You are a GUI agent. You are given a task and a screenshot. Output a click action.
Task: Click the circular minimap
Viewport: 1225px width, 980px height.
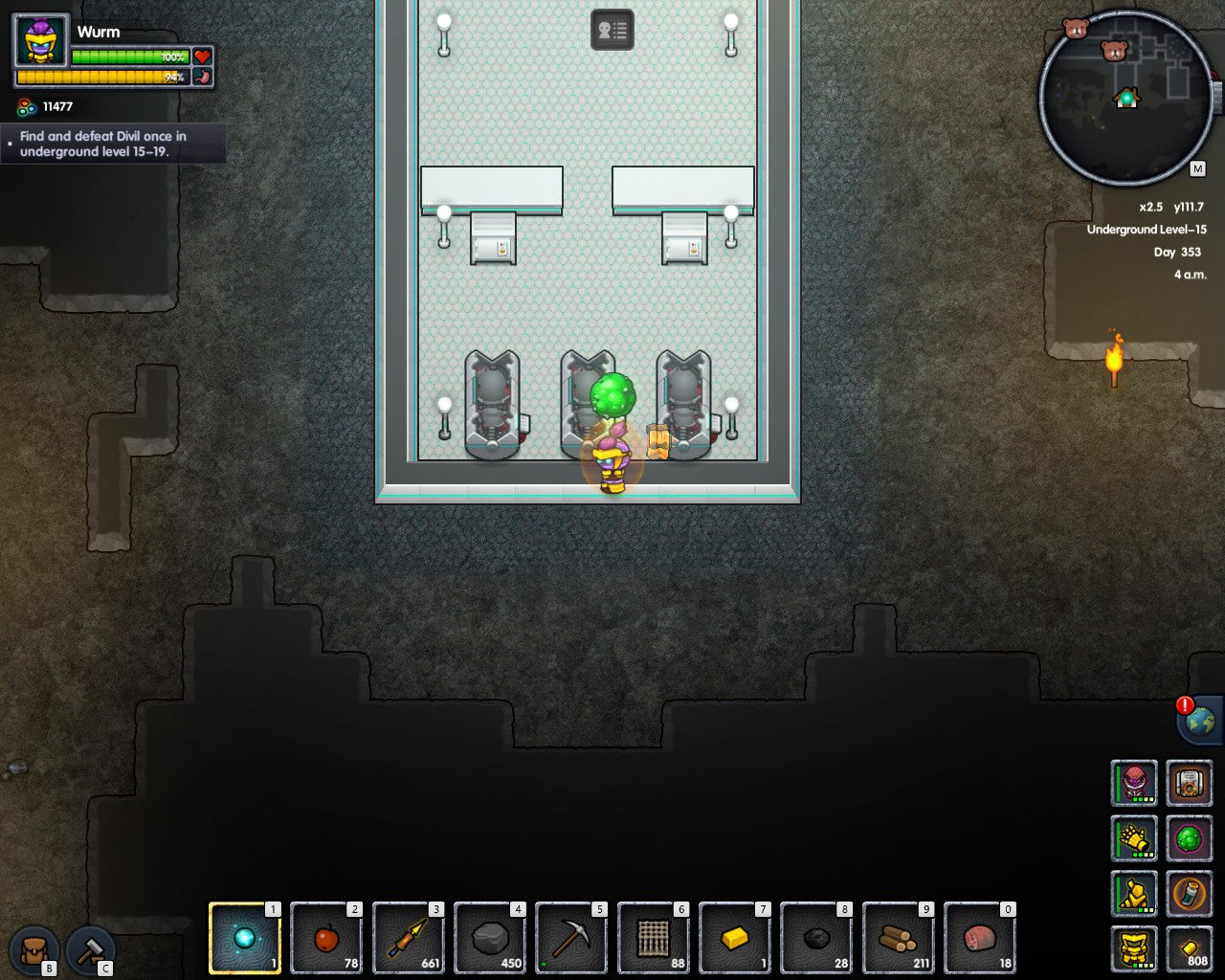point(1126,98)
